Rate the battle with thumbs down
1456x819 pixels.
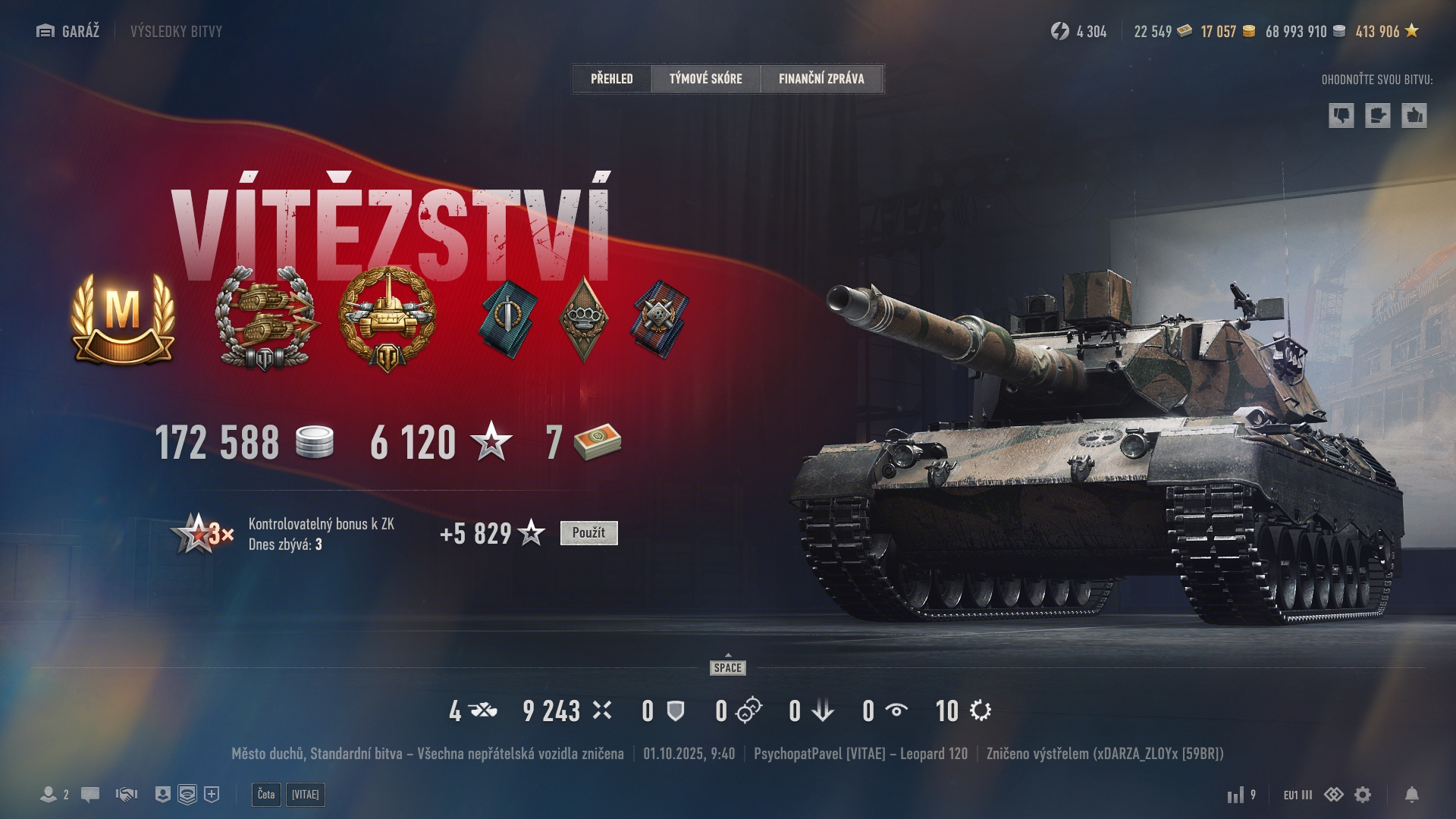tap(1341, 116)
